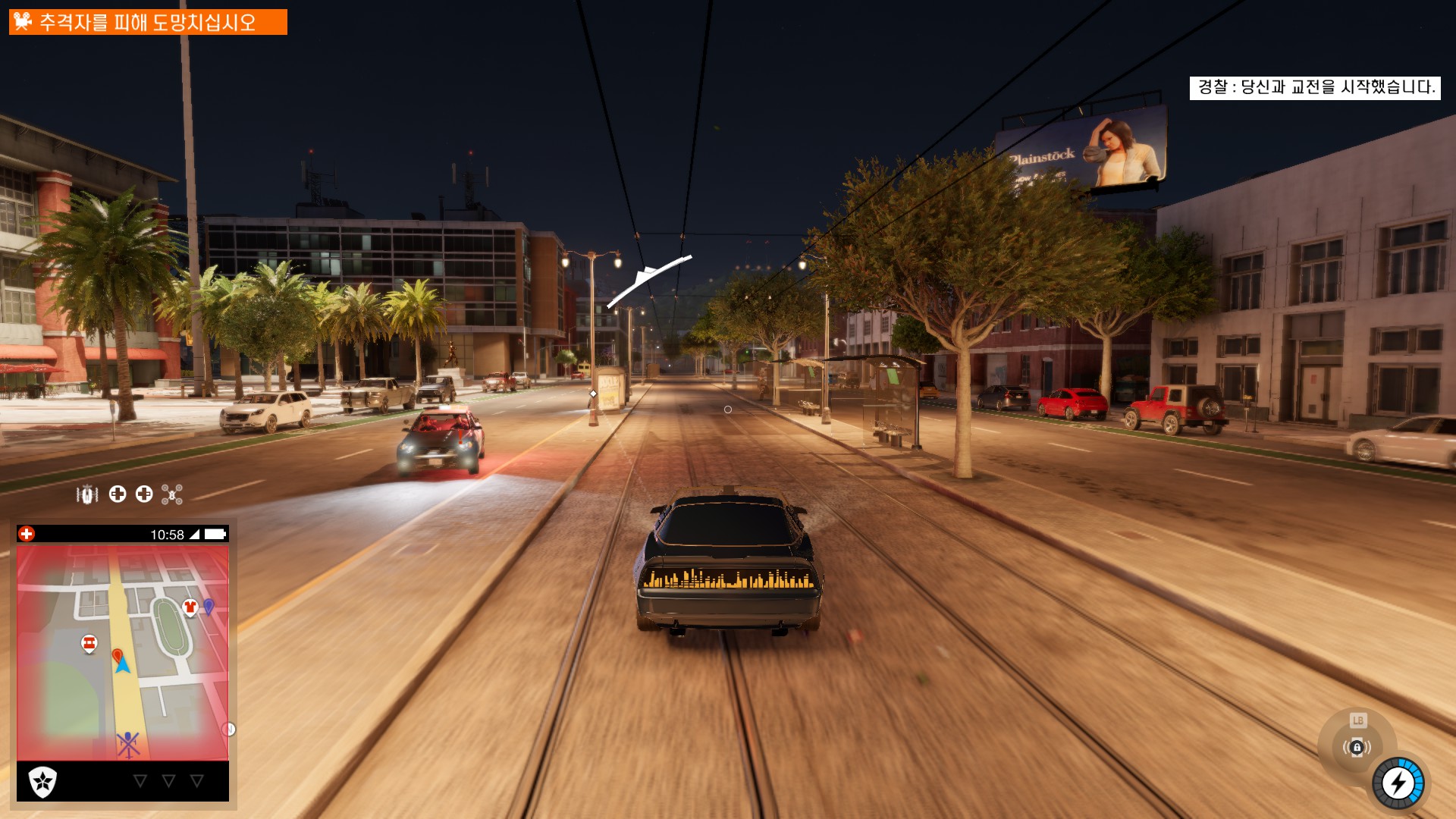1456x819 pixels.
Task: Select the RC Jumper gadget icon
Action: pyautogui.click(x=87, y=495)
